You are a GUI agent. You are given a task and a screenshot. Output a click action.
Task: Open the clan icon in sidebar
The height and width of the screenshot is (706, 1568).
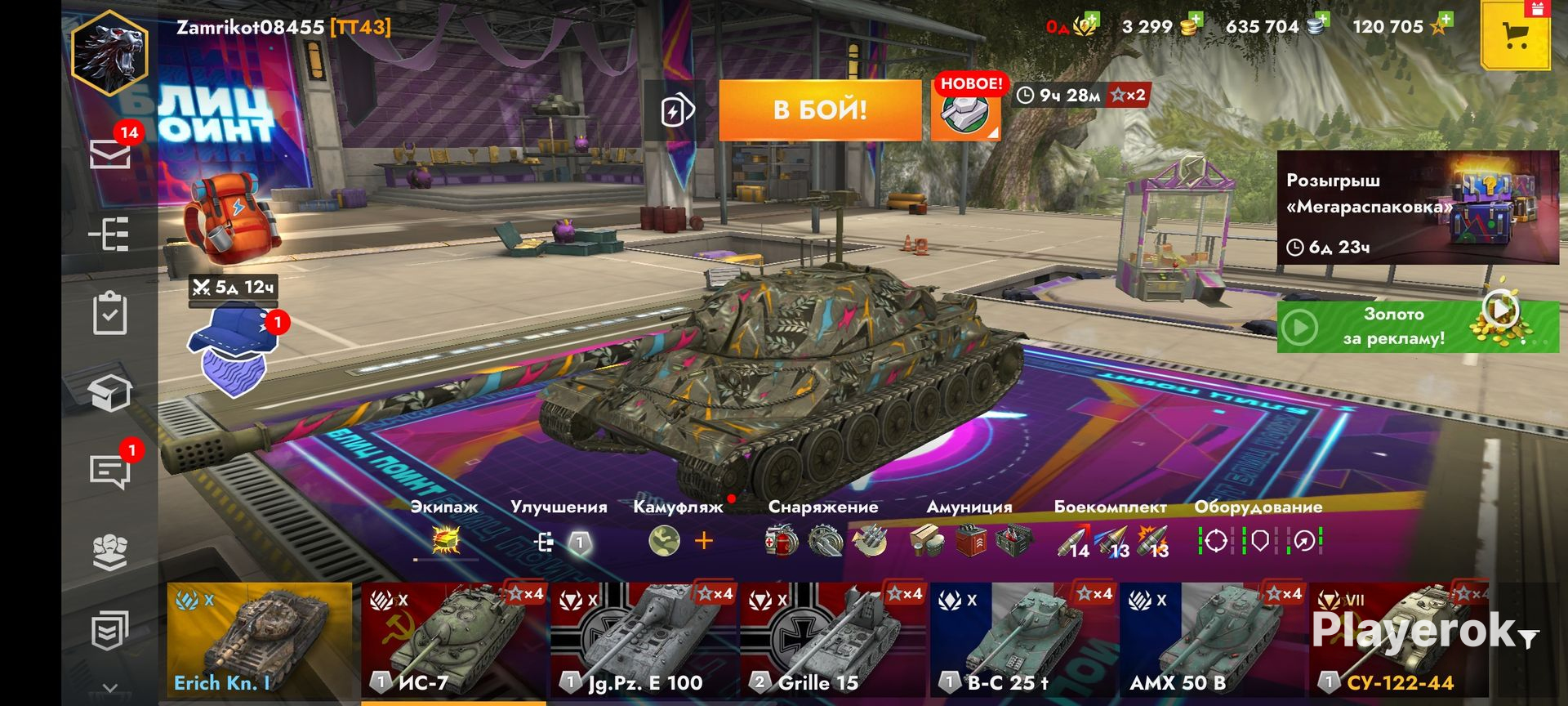[110, 553]
